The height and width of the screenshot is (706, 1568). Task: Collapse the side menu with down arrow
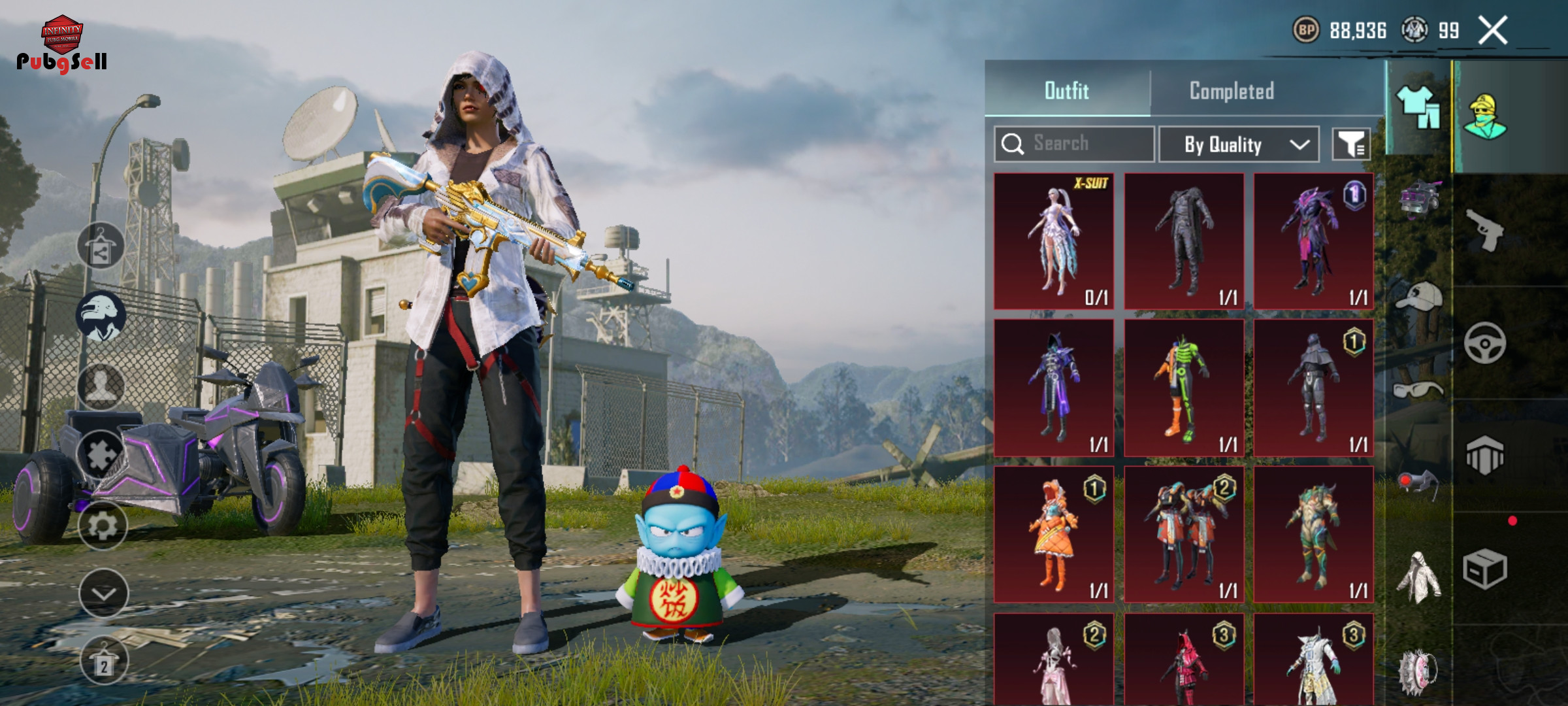tap(103, 594)
